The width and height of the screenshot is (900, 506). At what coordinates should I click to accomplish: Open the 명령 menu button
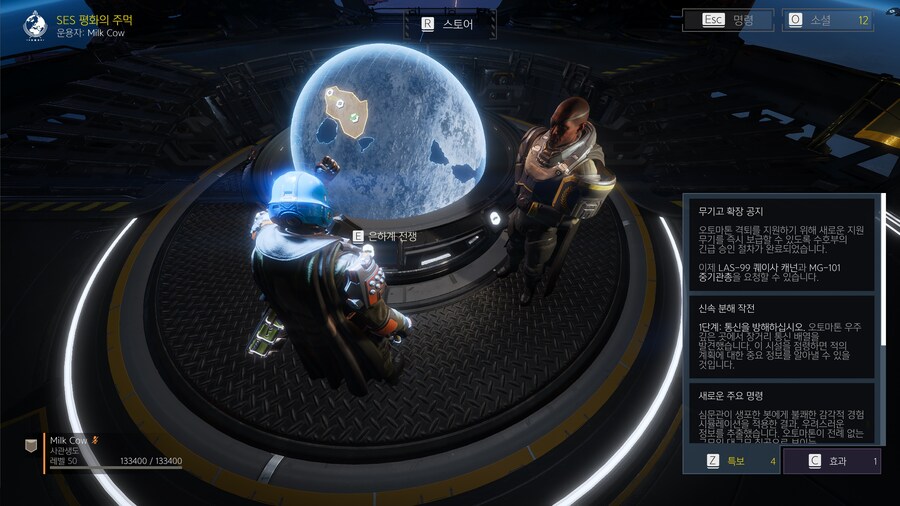729,20
